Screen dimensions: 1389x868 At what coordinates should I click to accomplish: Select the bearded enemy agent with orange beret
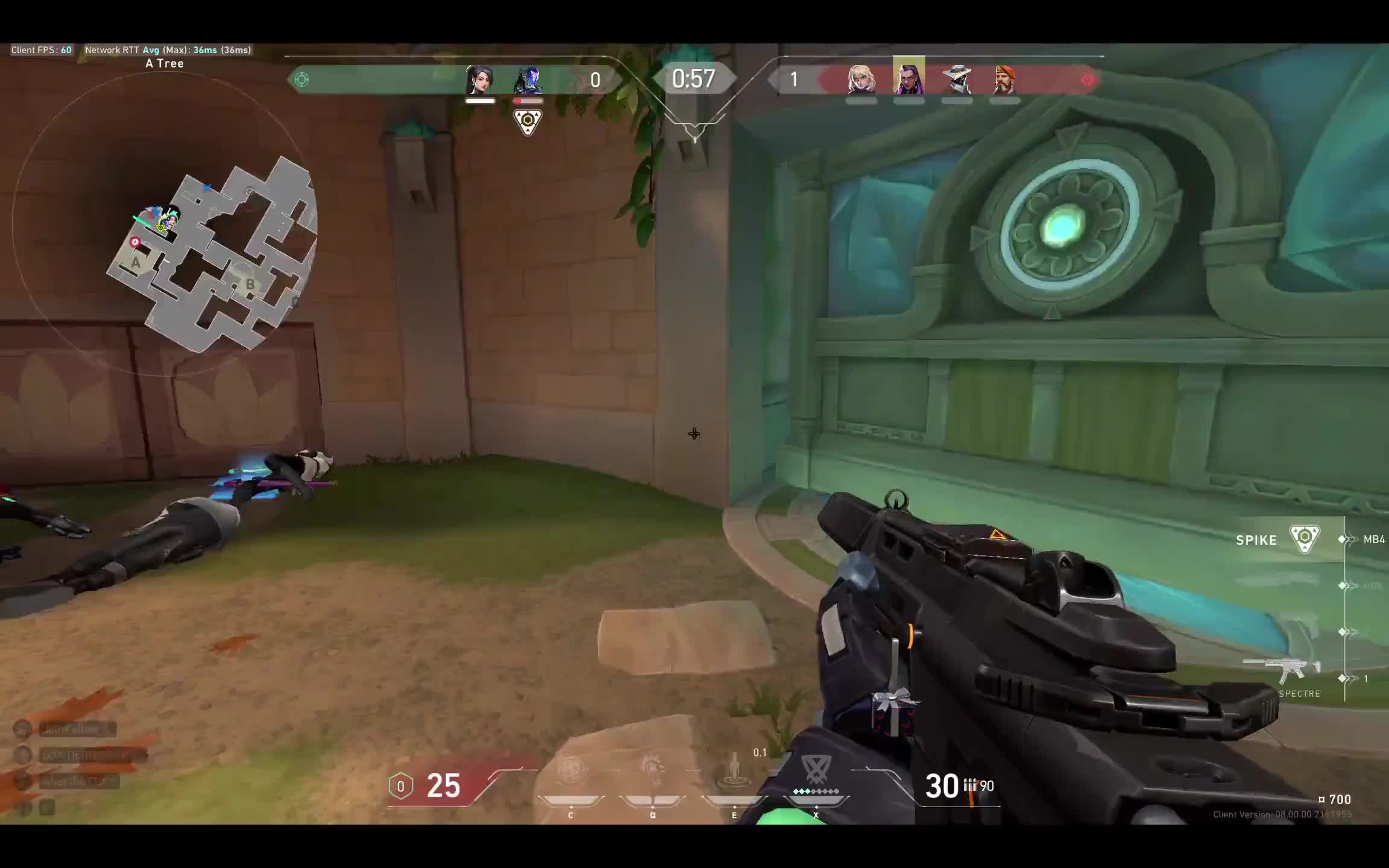click(1004, 80)
